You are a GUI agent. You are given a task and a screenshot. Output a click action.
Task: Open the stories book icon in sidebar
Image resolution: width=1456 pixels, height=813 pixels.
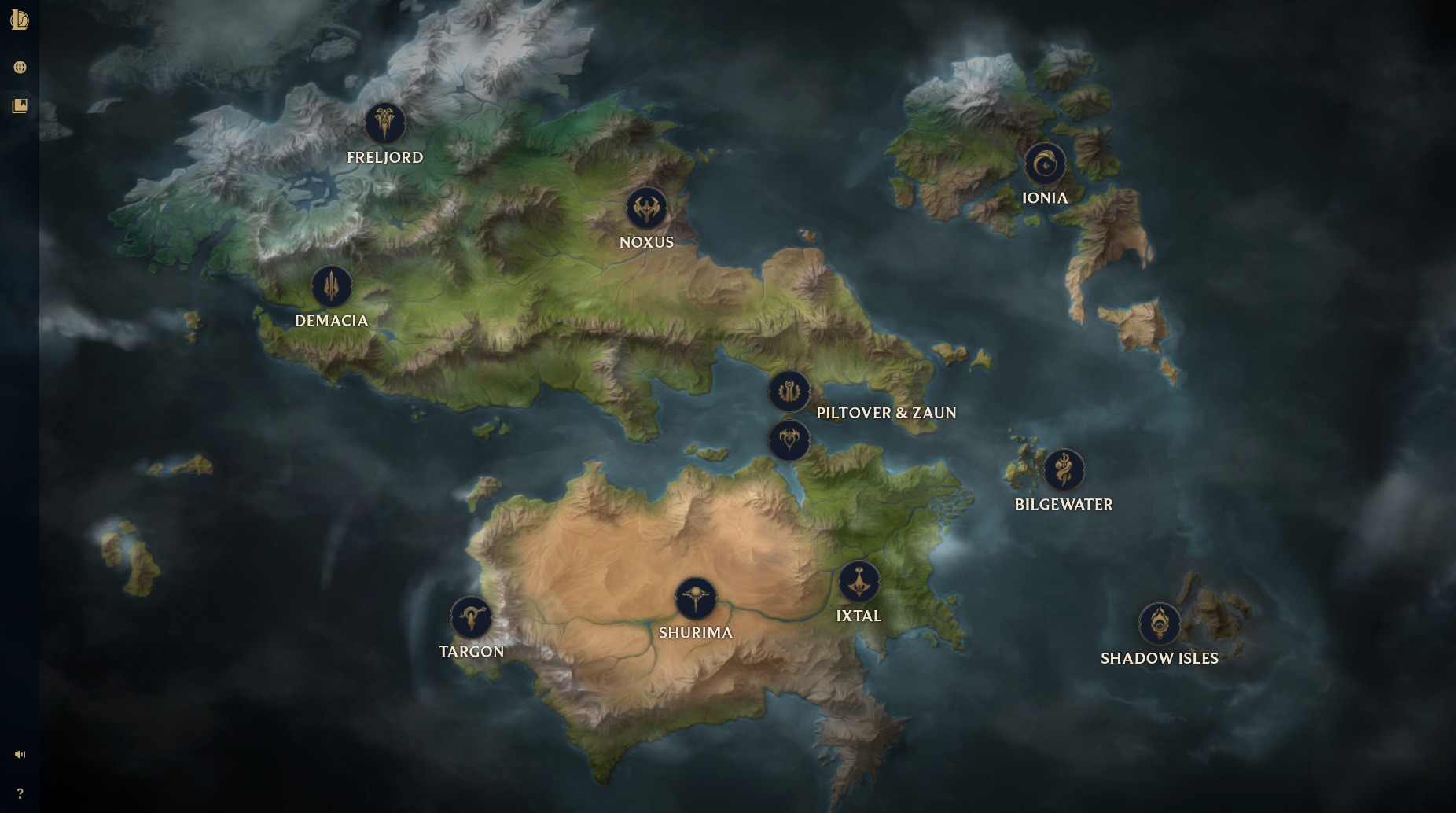coord(20,105)
